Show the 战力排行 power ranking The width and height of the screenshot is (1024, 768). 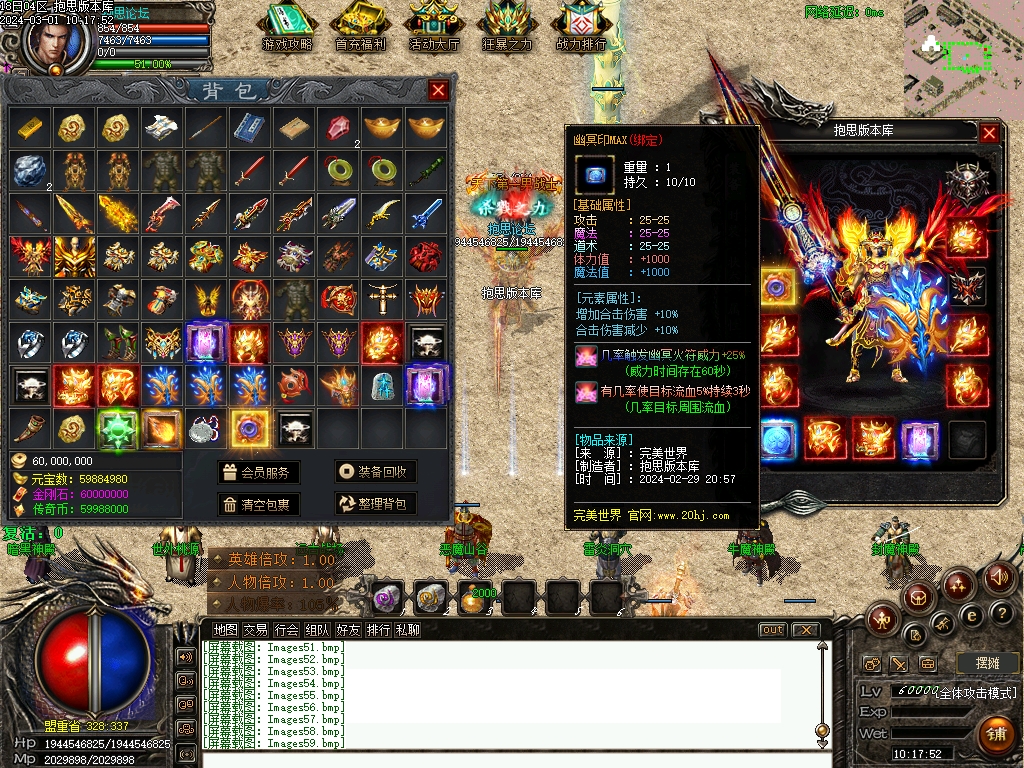[581, 27]
